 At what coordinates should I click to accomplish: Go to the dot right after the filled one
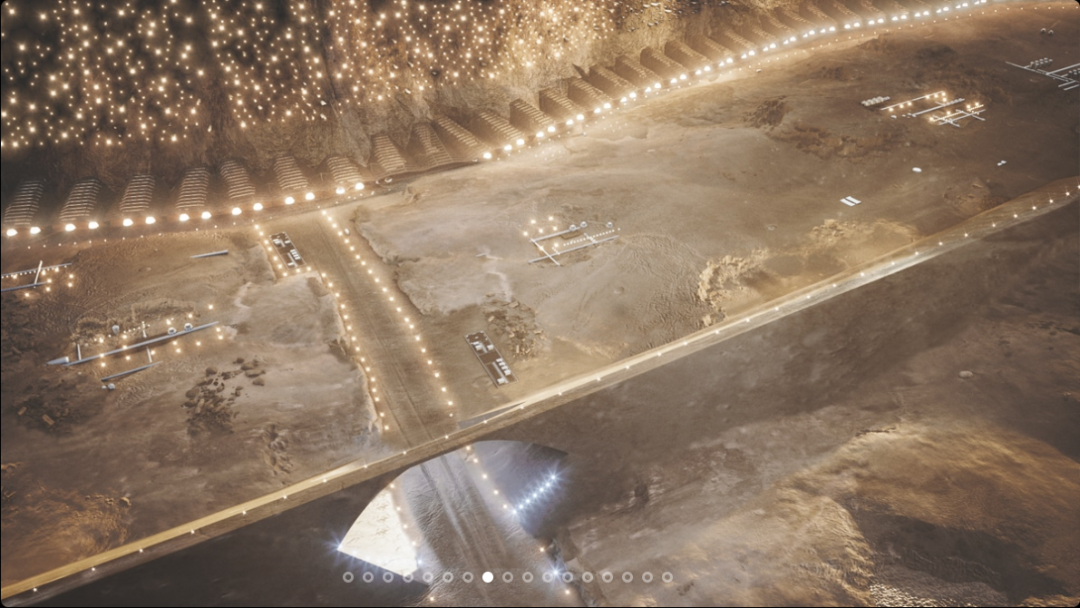(507, 577)
